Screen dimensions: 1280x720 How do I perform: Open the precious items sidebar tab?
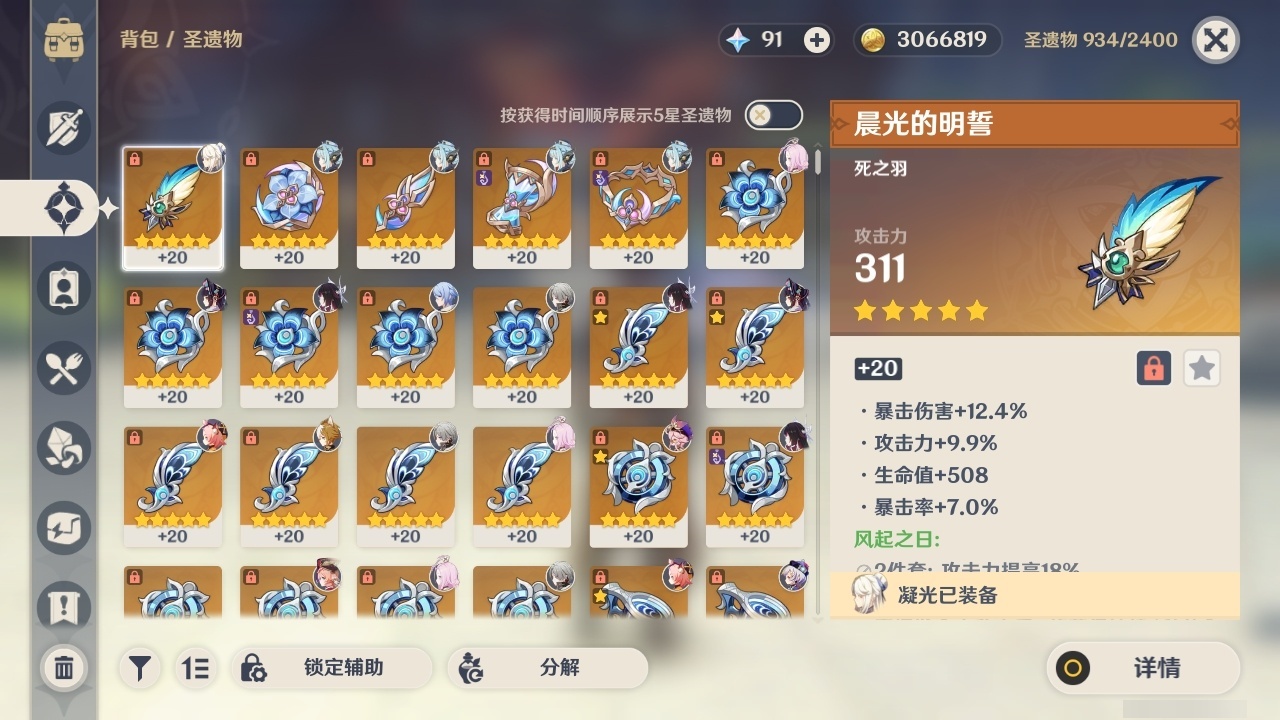point(63,528)
